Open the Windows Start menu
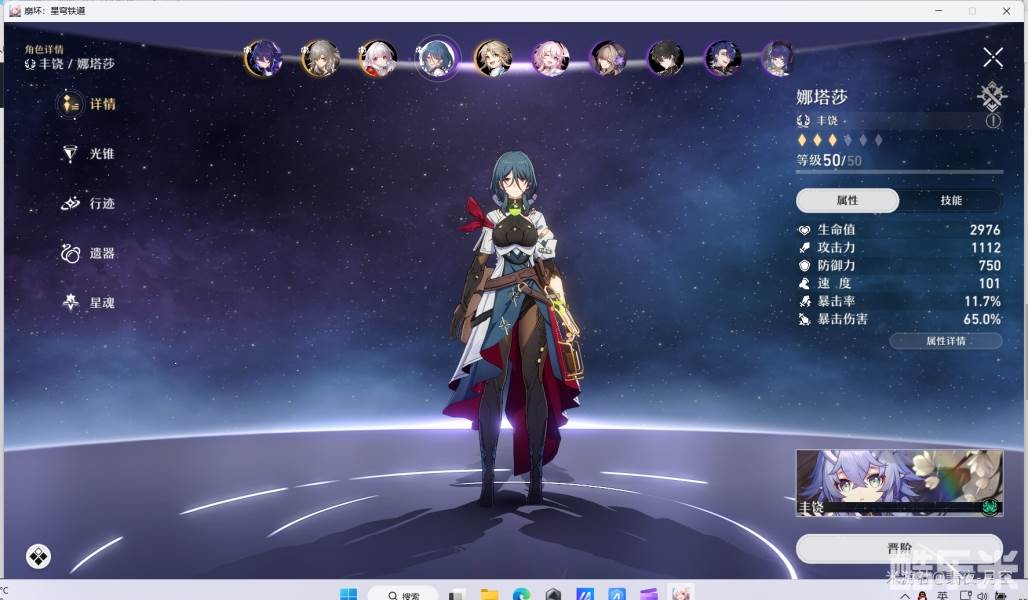This screenshot has height=600, width=1028. click(x=348, y=594)
